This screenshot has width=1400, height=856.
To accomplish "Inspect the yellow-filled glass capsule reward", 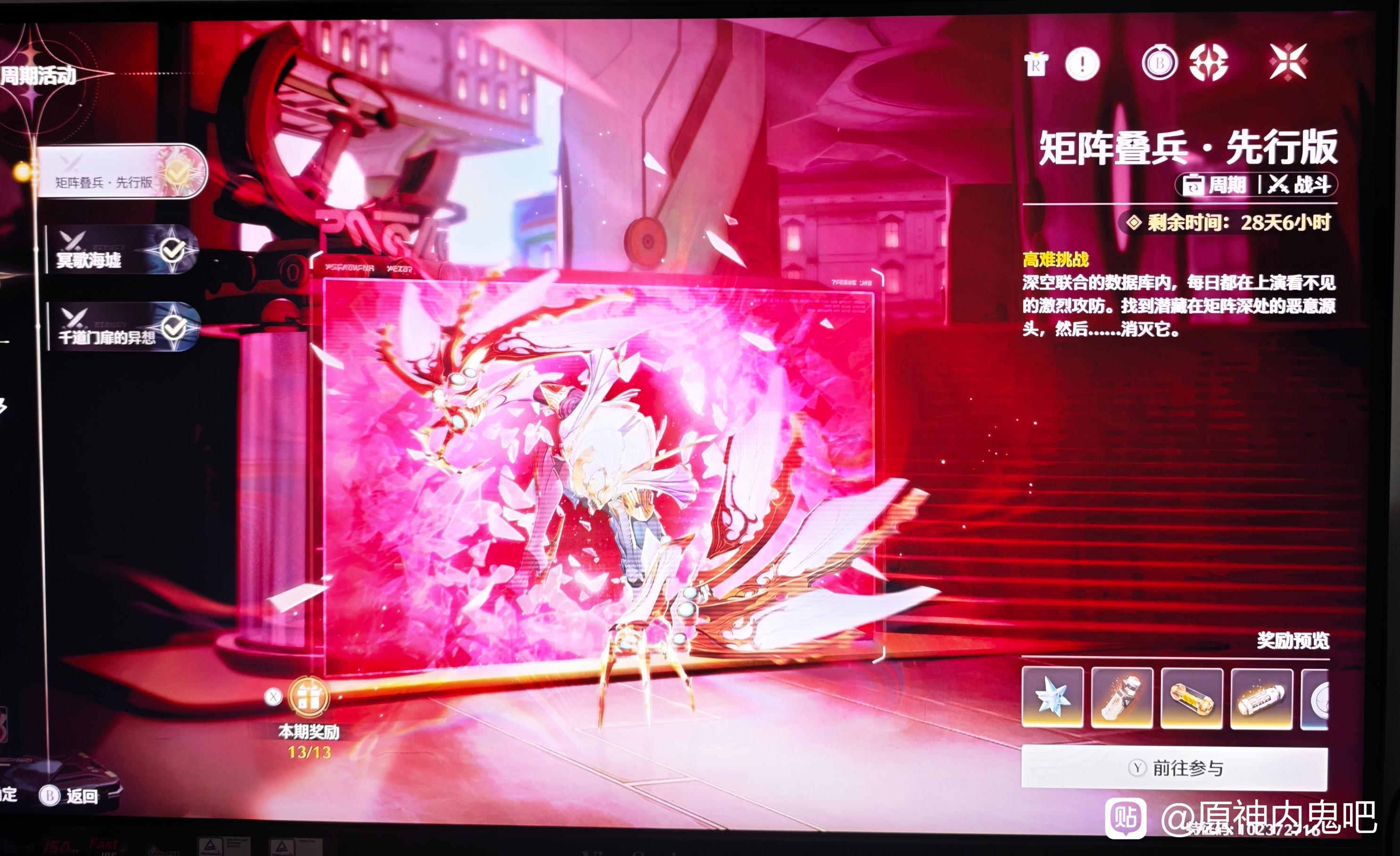I will coord(1192,698).
